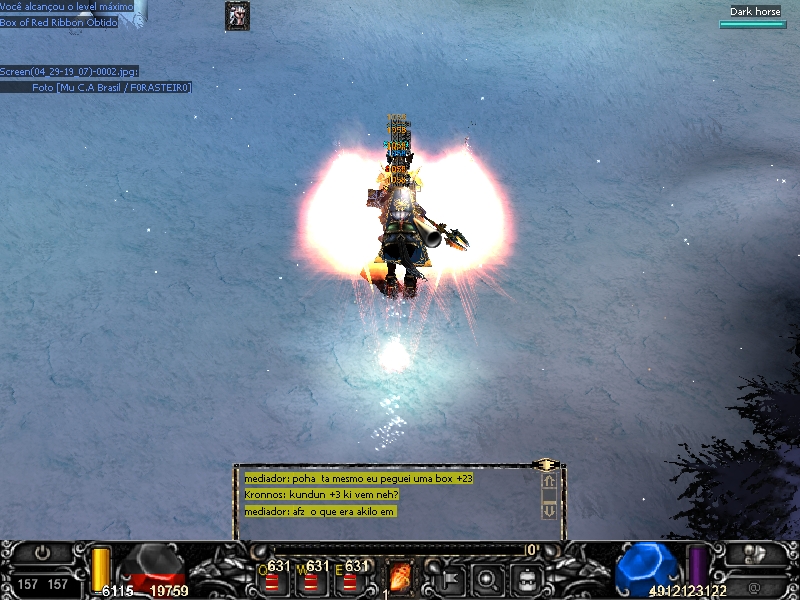Click the character portrait buff icon
Image resolution: width=800 pixels, height=600 pixels.
237,15
